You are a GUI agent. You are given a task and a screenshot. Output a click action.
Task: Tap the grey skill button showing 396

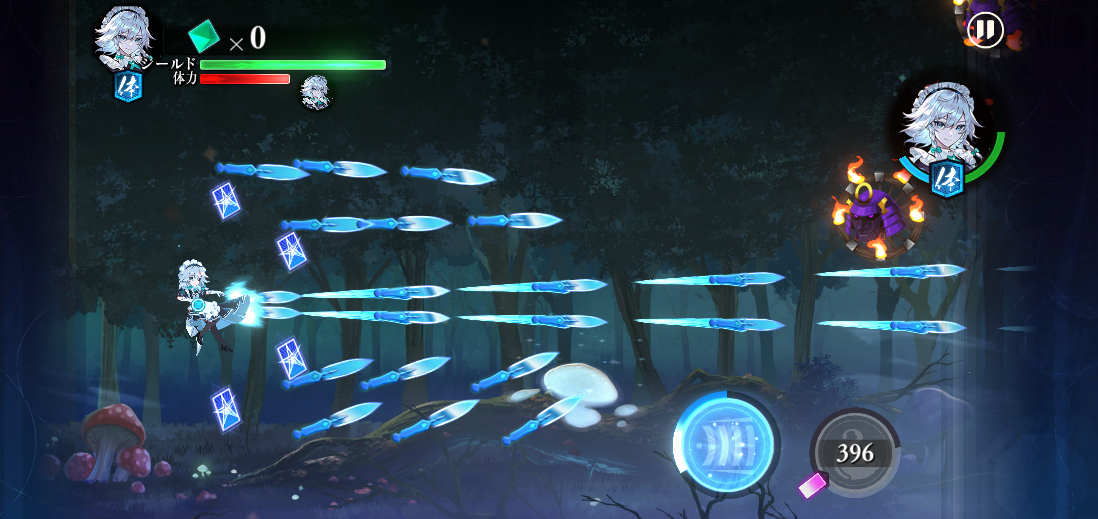click(x=855, y=453)
